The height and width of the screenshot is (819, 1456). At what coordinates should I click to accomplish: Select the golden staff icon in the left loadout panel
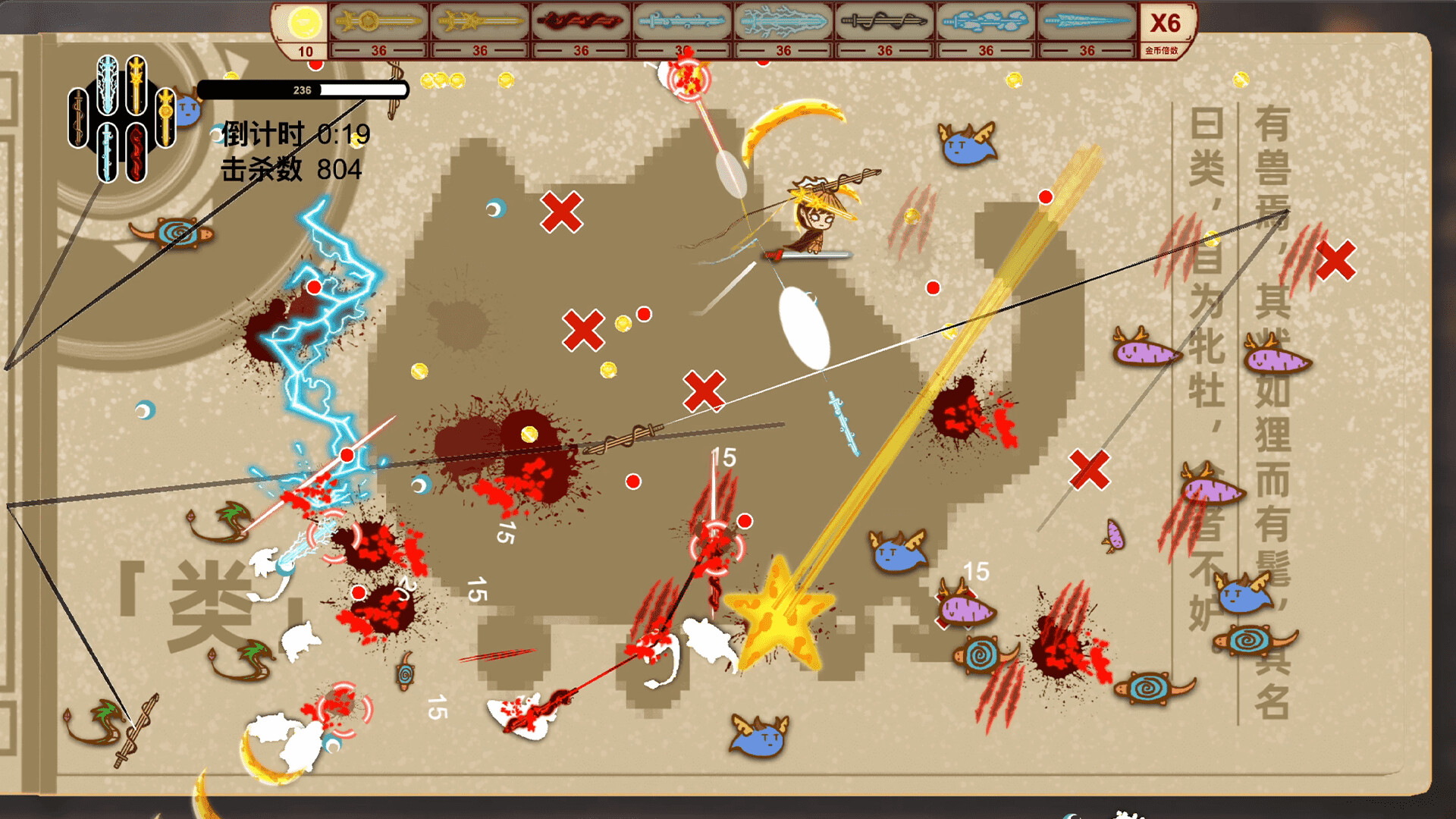165,118
